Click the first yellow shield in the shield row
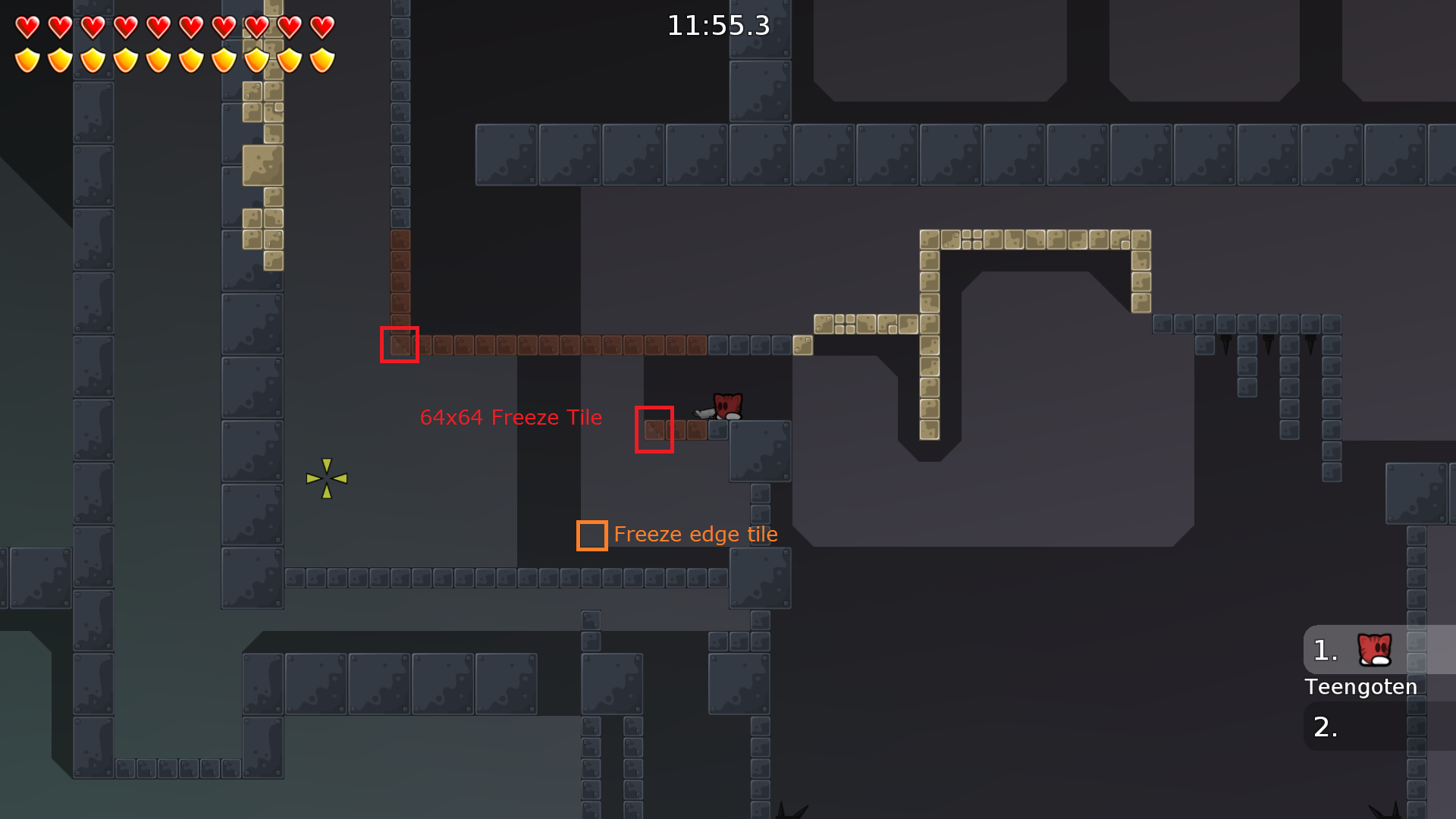The height and width of the screenshot is (819, 1456). pyautogui.click(x=27, y=58)
